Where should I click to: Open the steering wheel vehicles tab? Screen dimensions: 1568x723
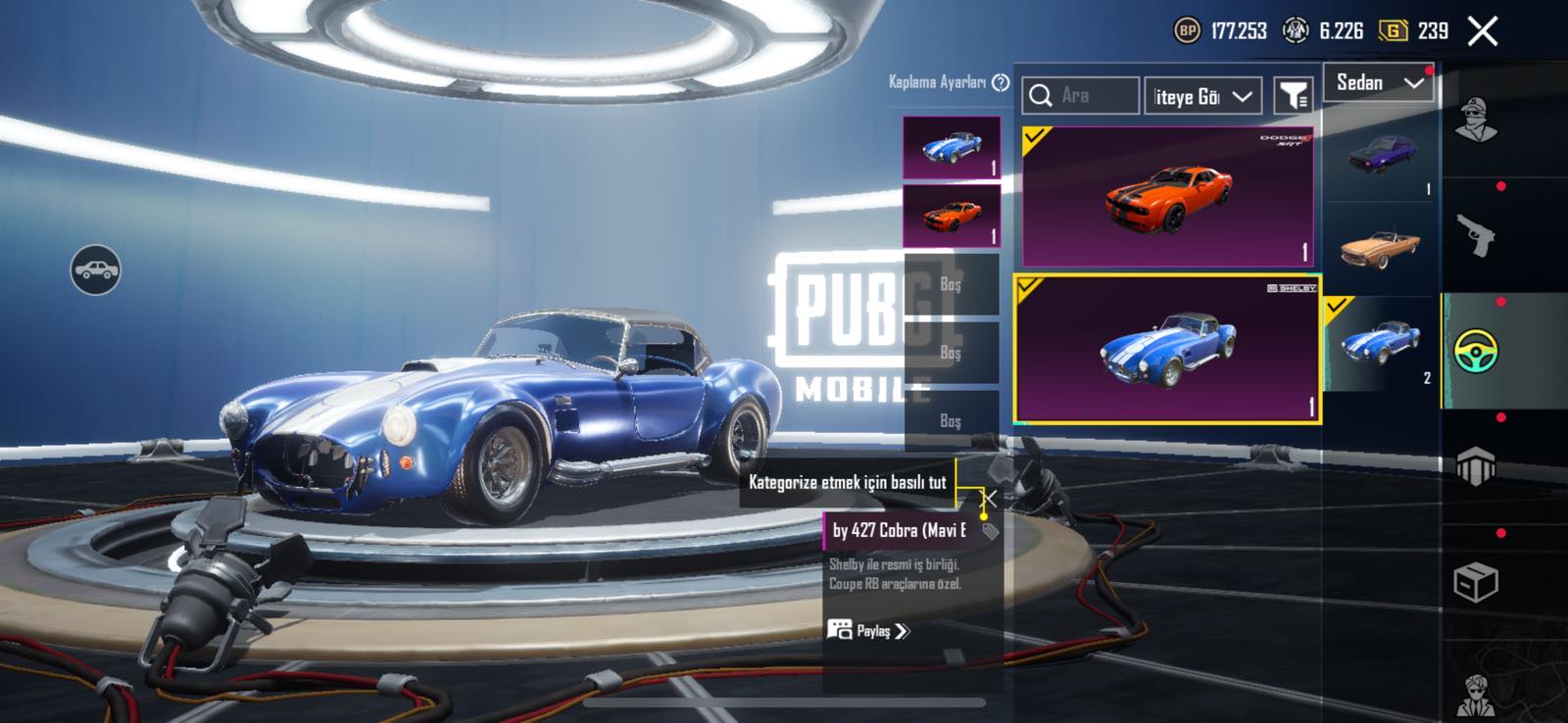pyautogui.click(x=1475, y=351)
